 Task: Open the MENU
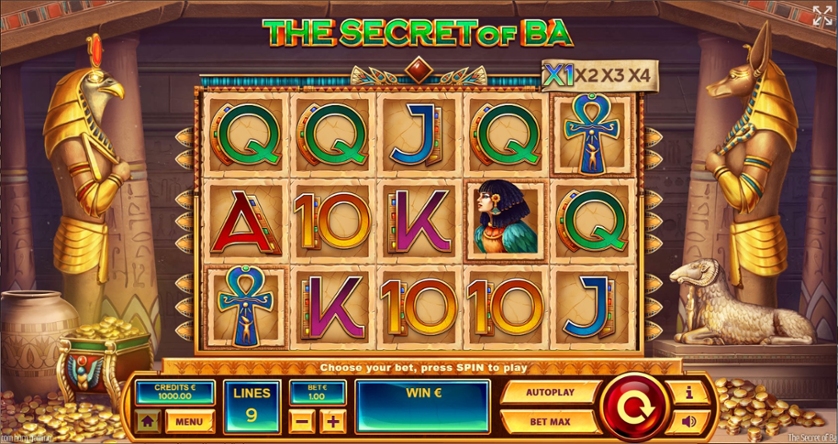pos(190,422)
